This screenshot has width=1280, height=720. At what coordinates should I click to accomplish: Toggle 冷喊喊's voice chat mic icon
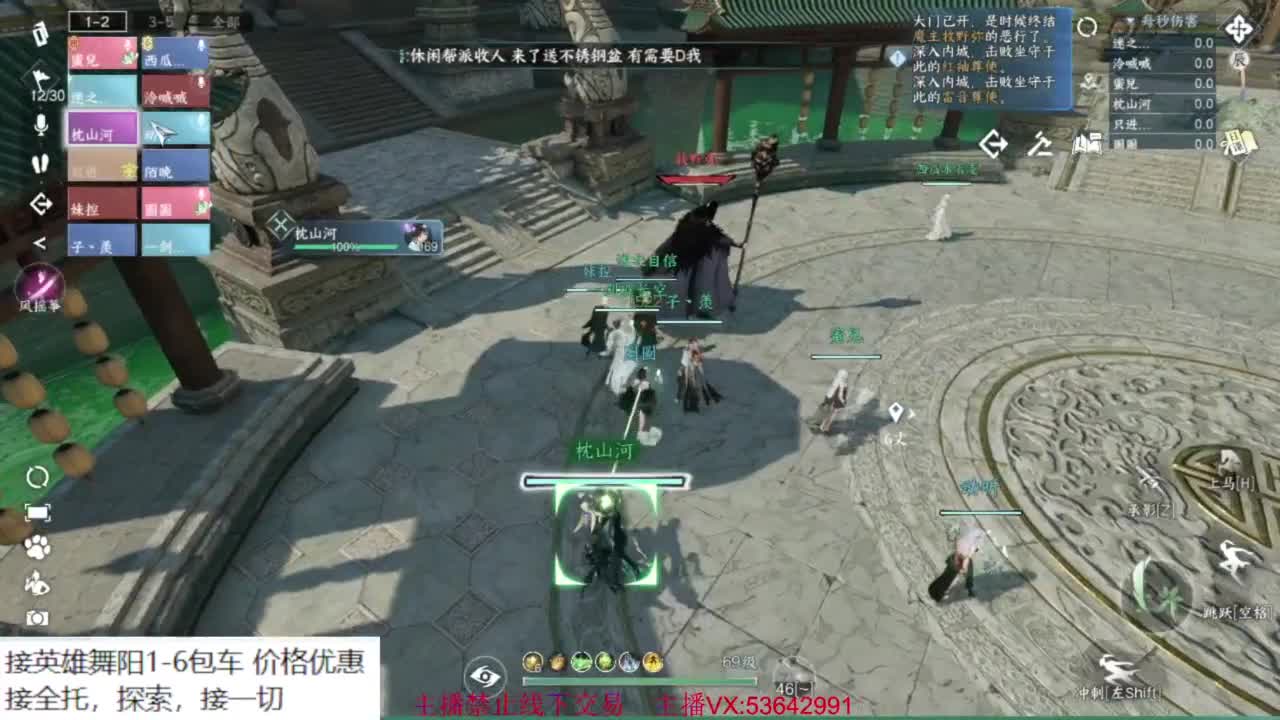click(200, 83)
